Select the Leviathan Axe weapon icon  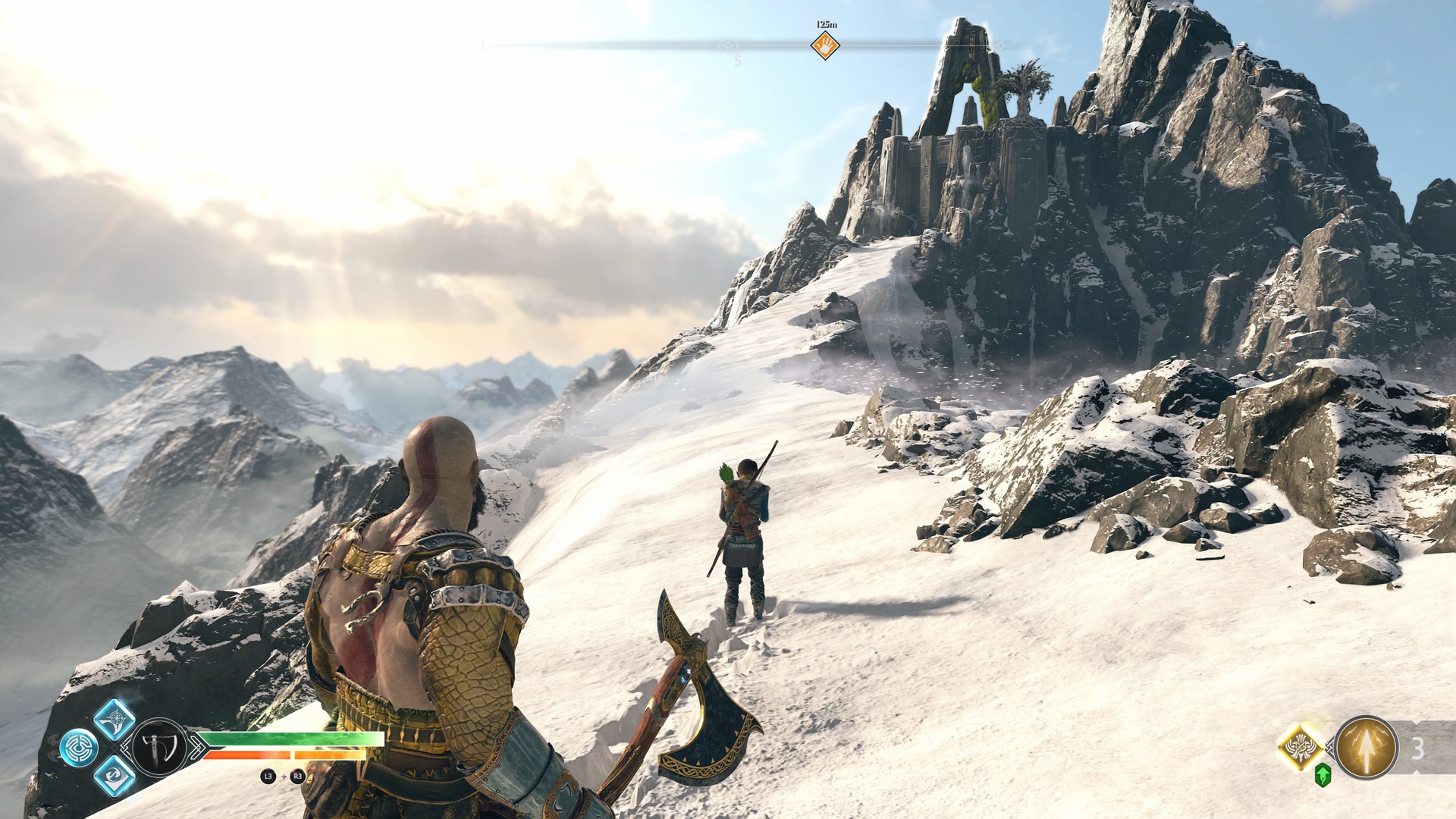click(160, 747)
